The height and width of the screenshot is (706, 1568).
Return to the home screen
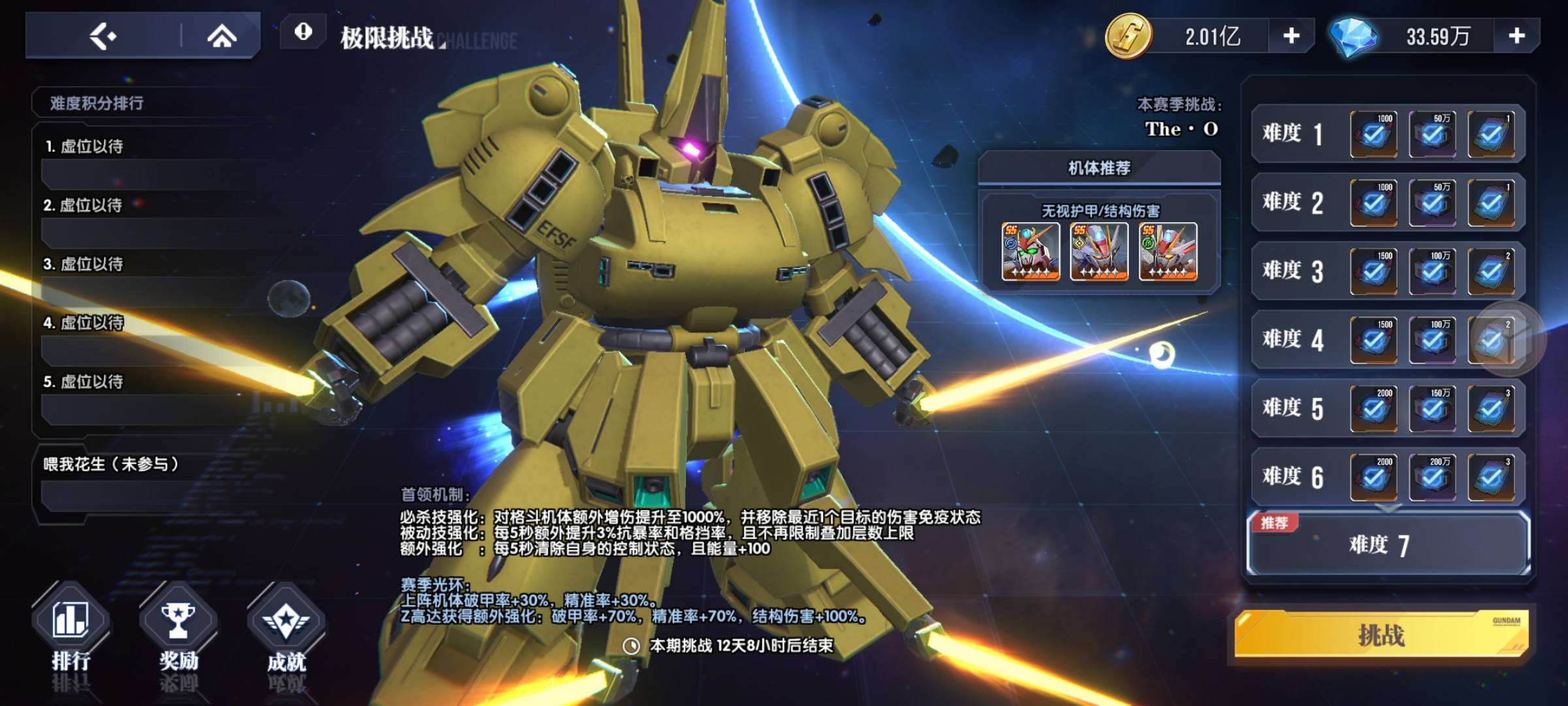pos(222,36)
